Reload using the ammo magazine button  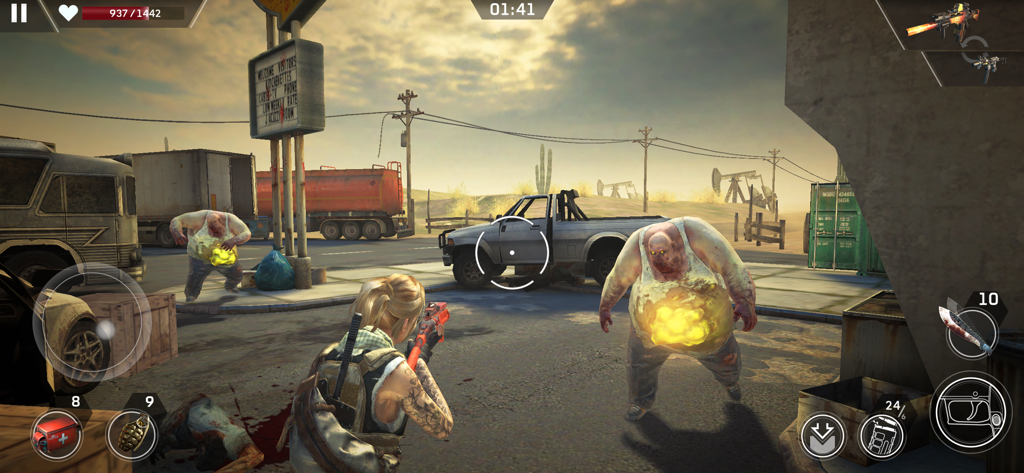(882, 435)
